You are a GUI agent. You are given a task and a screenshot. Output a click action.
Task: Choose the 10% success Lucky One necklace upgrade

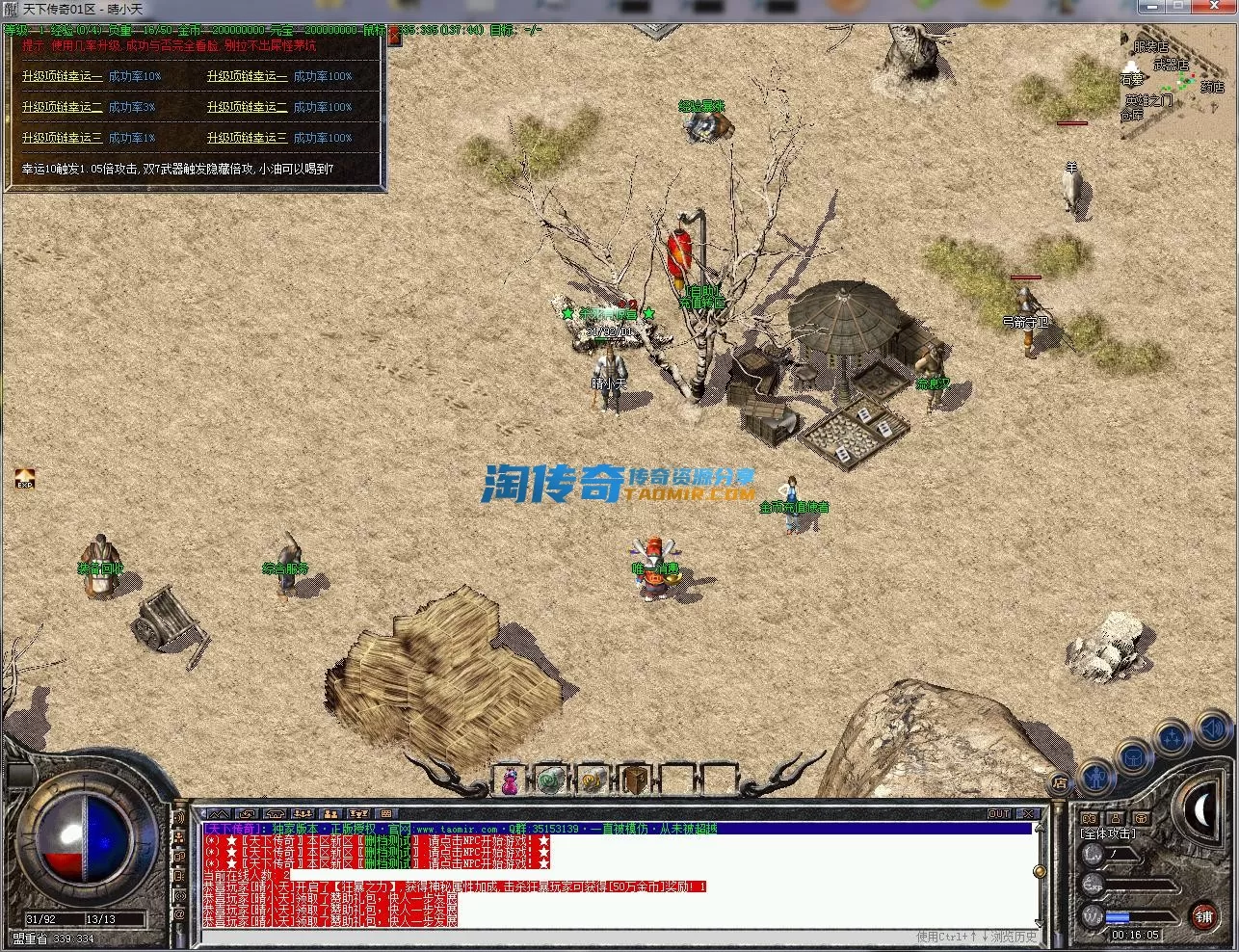click(62, 76)
